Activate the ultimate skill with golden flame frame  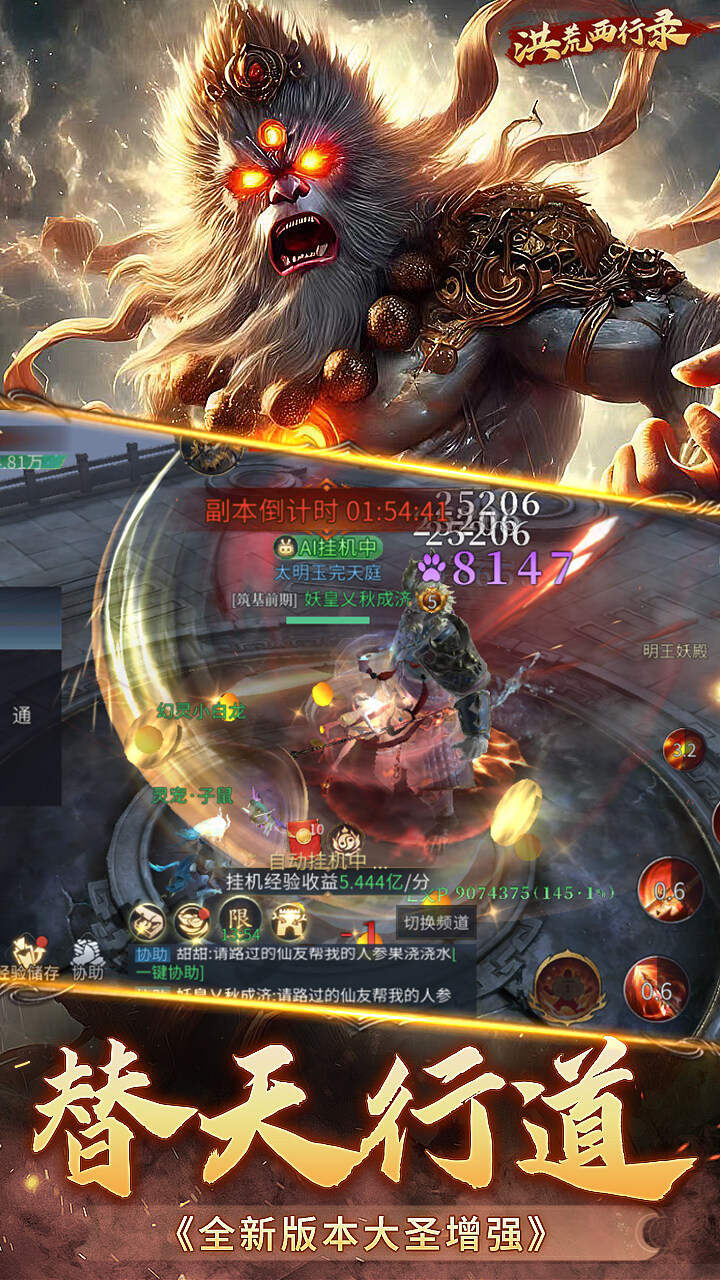(566, 985)
